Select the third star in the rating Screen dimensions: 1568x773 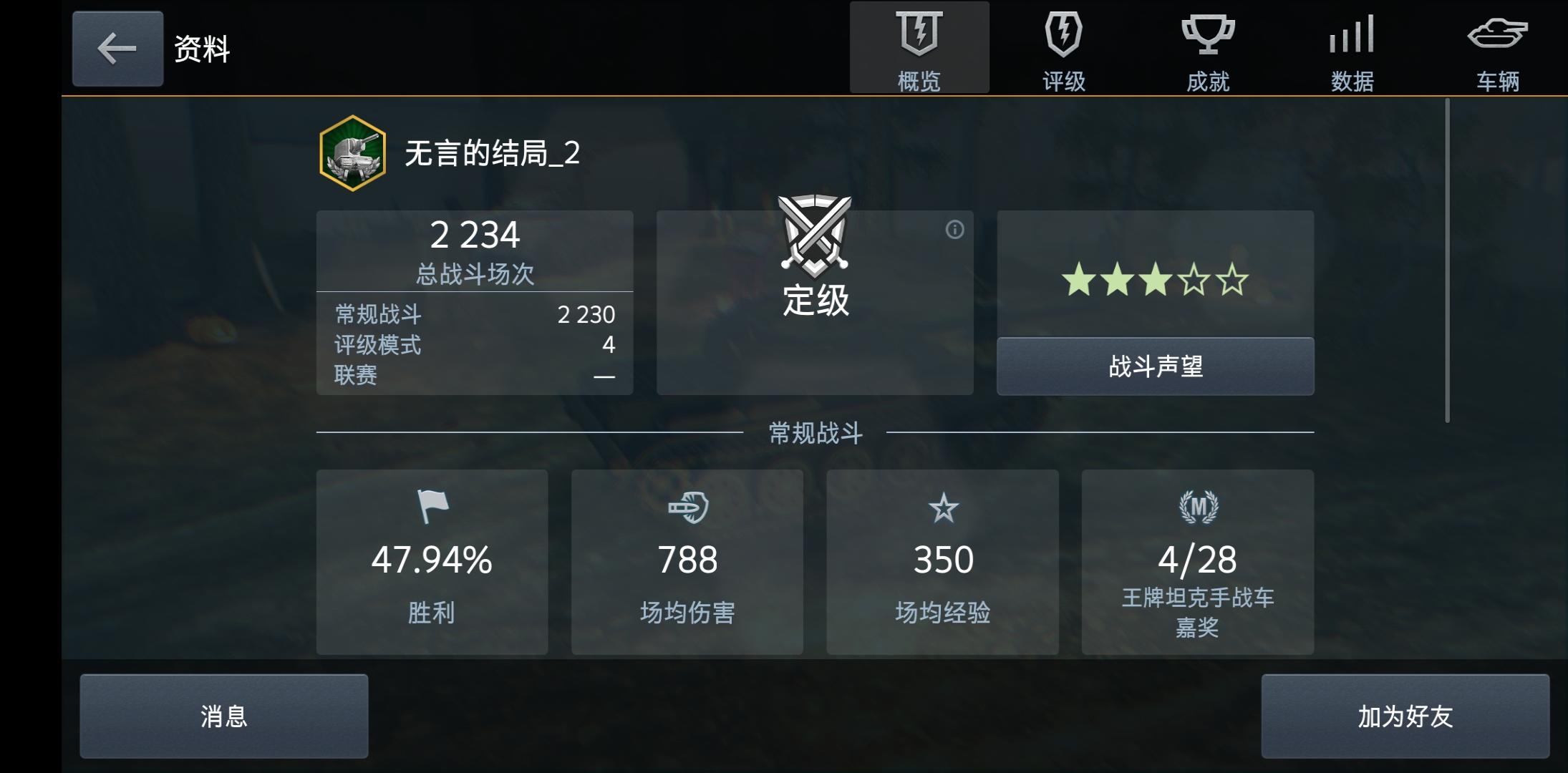[x=1155, y=280]
